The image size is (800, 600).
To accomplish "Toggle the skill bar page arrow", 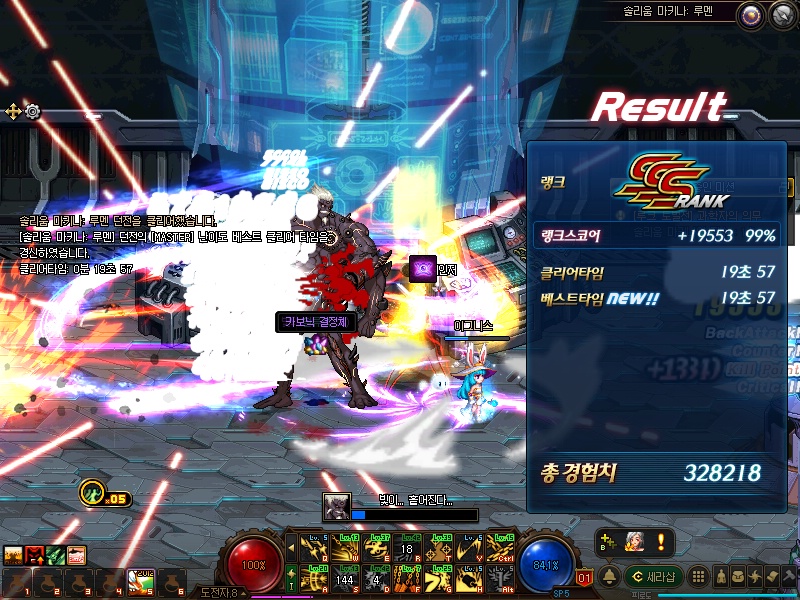I will coord(291,547).
